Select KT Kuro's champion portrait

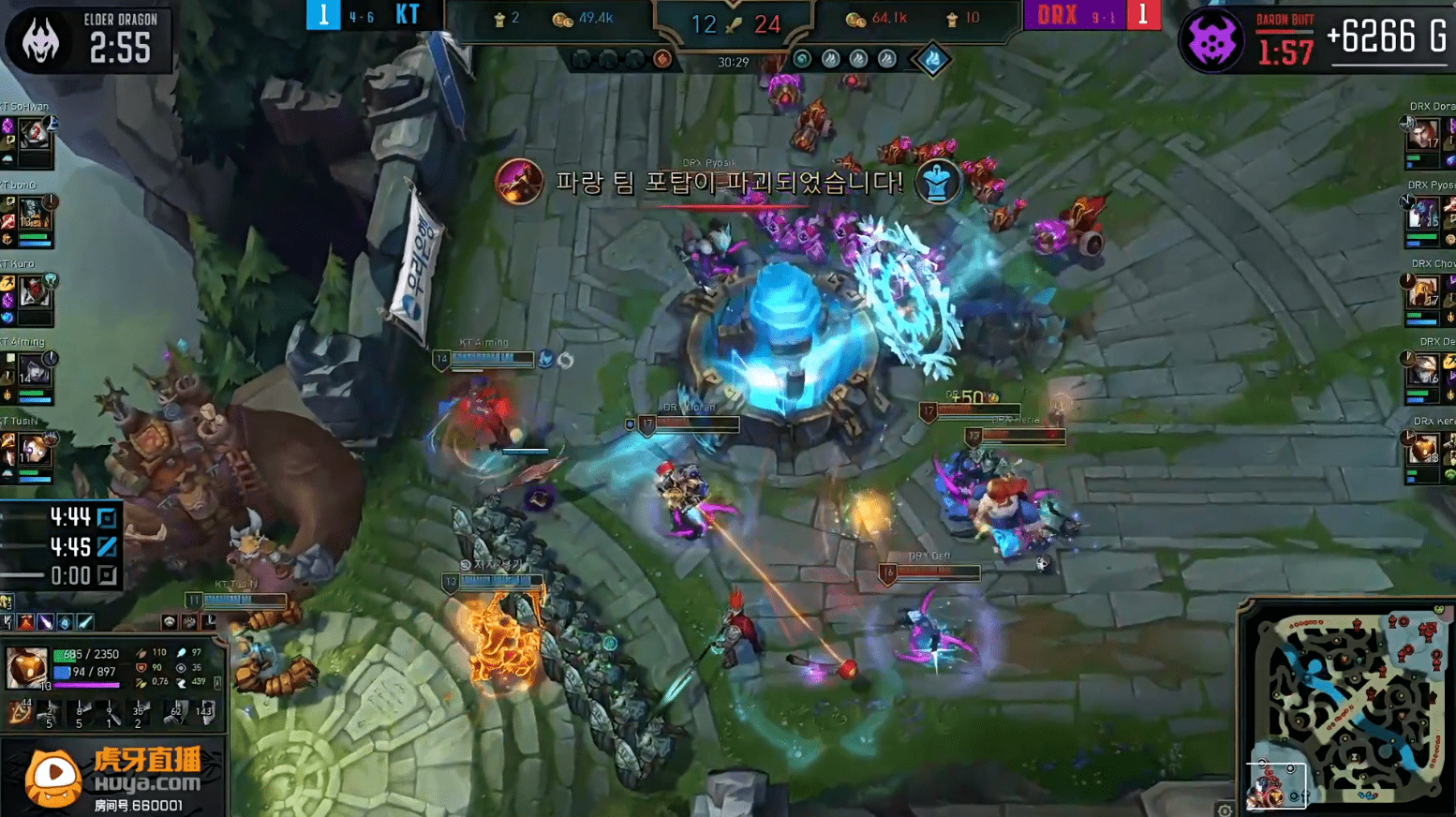click(x=35, y=292)
